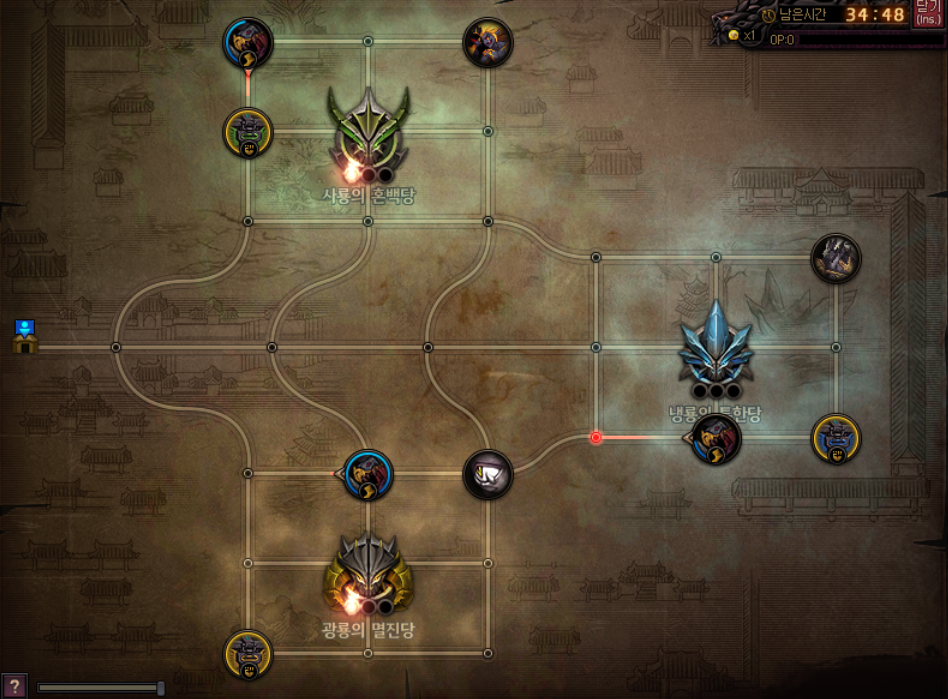
Task: Choose the 냉룡의 혹한당 ice dragon emblem
Action: pos(716,347)
